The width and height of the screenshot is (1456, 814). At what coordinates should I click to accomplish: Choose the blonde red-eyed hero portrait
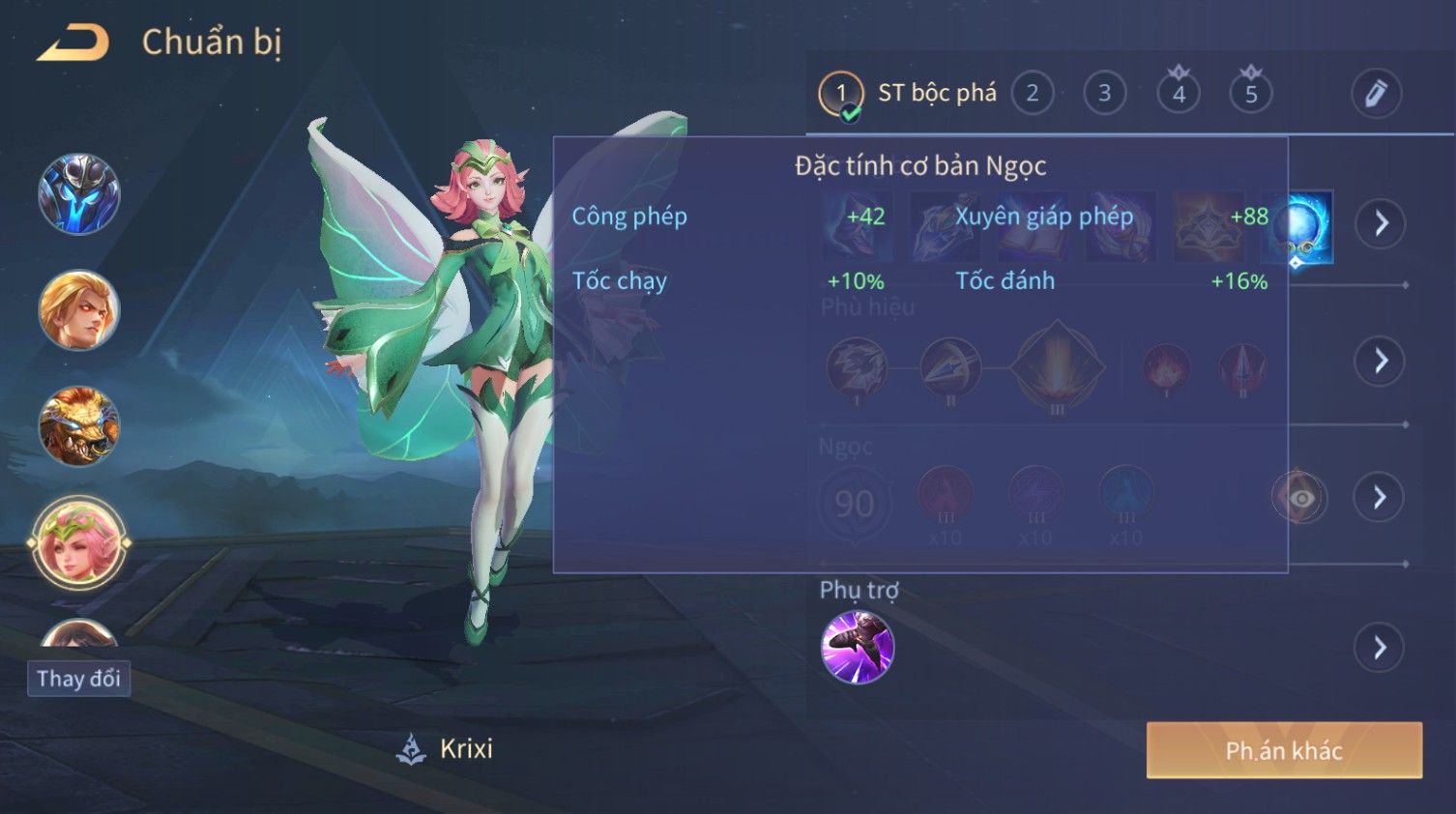(x=78, y=310)
